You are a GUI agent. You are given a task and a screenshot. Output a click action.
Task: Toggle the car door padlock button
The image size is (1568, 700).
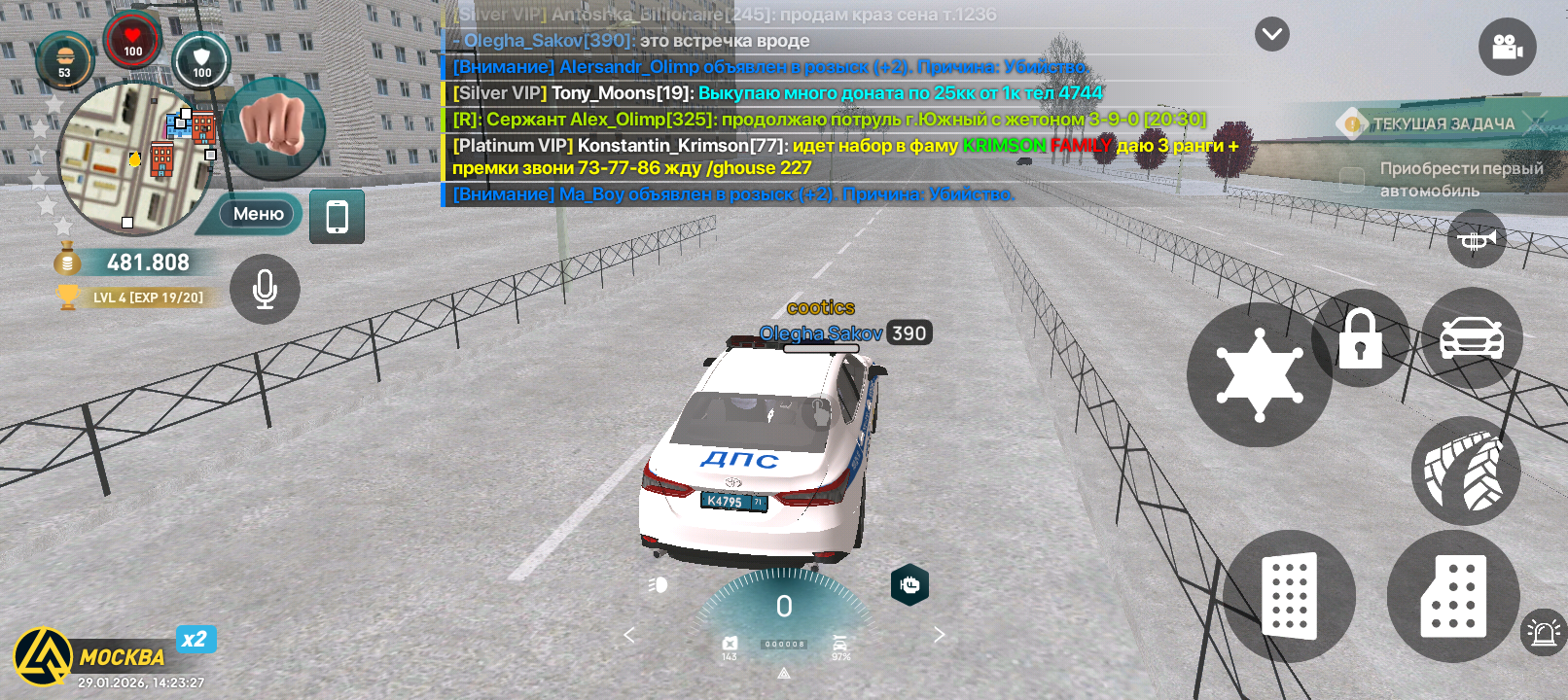pyautogui.click(x=1360, y=338)
